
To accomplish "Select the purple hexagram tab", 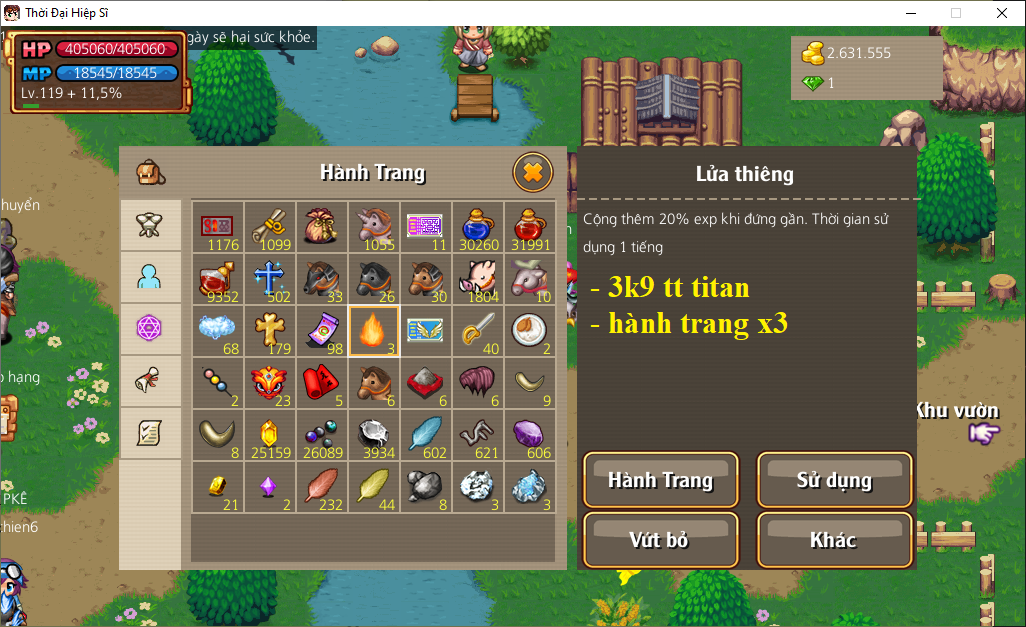I will click(150, 328).
